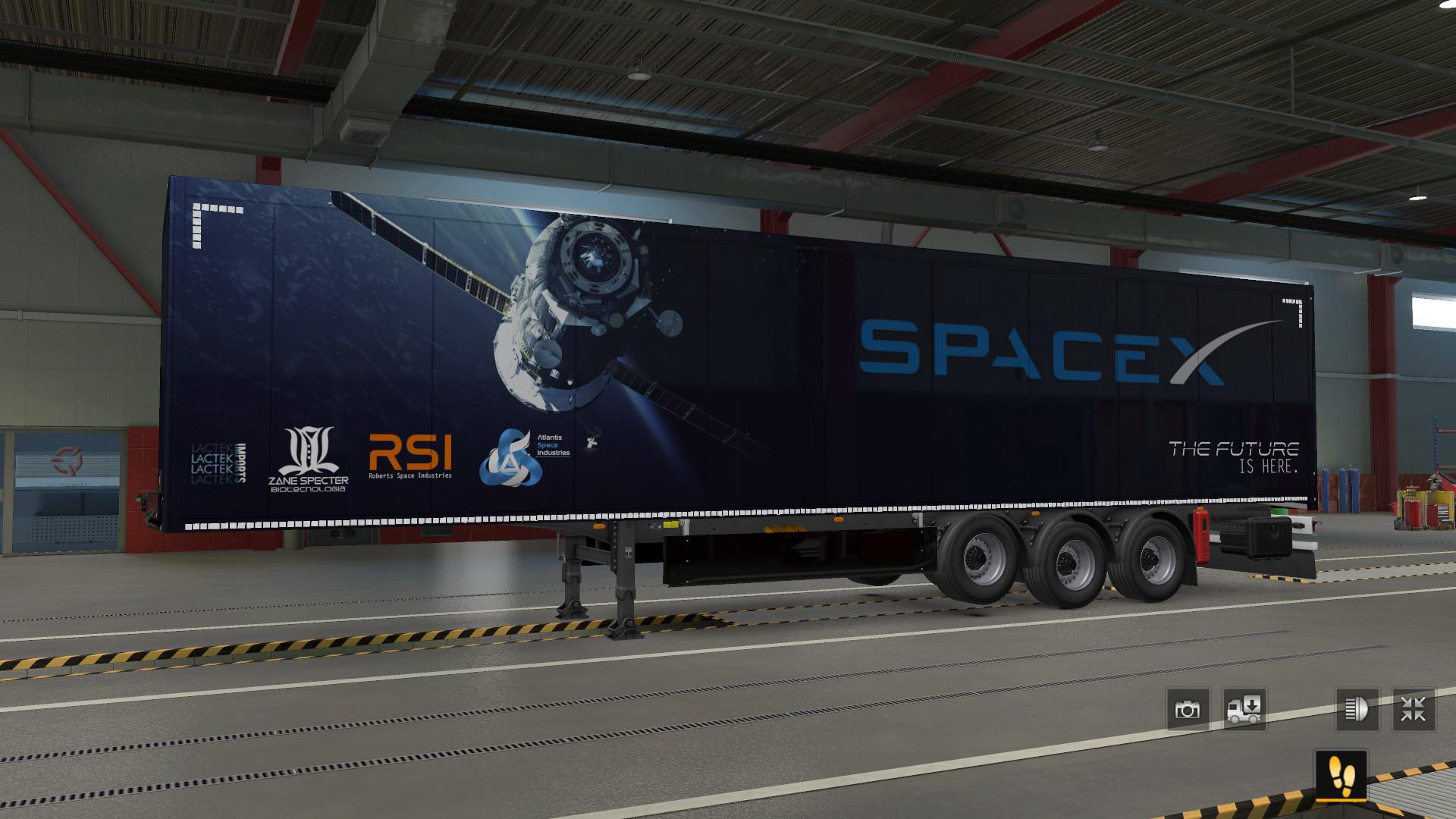Click the truck with download arrow icon

coord(1244,710)
